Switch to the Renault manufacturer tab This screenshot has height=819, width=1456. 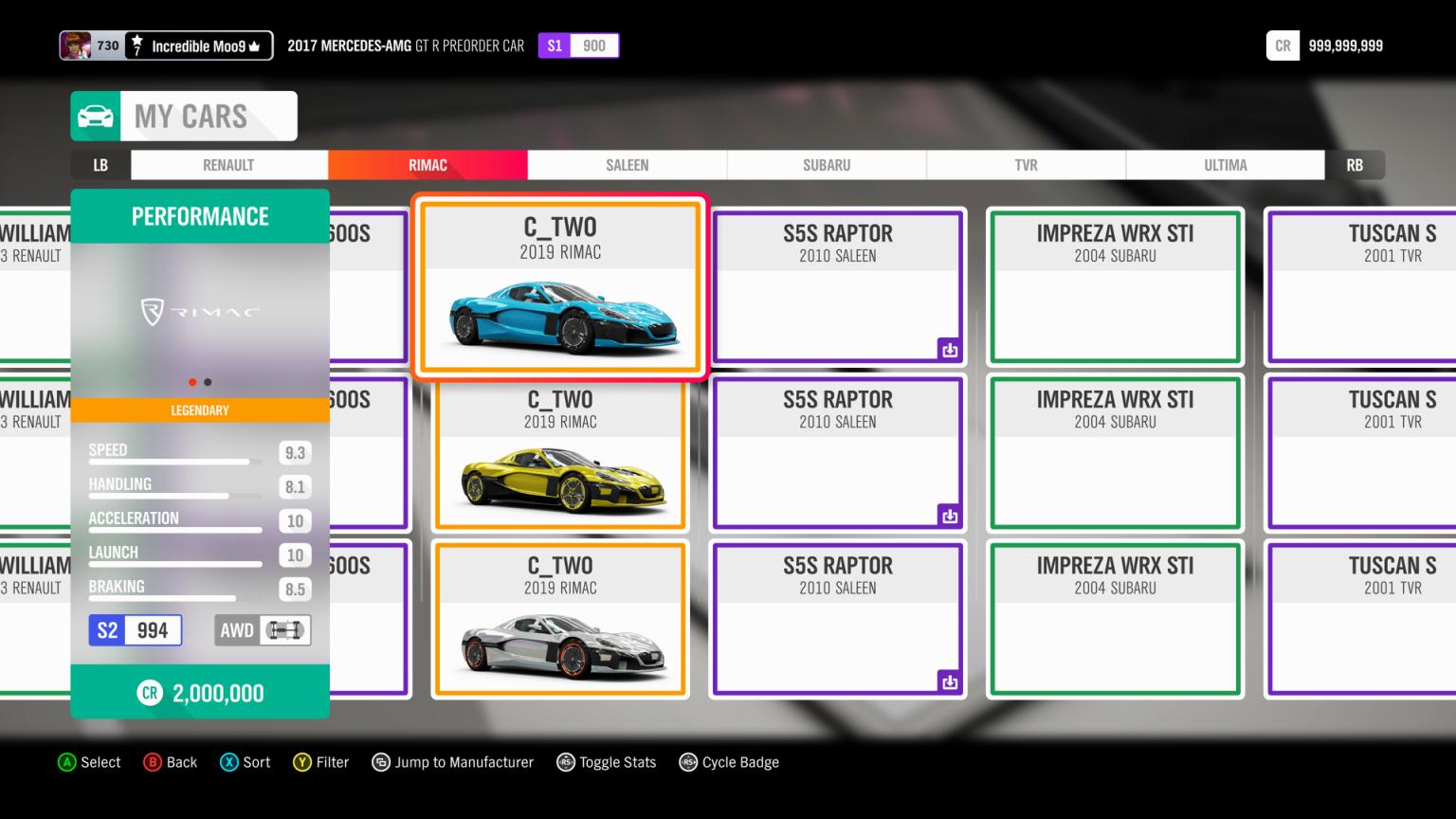pyautogui.click(x=228, y=165)
